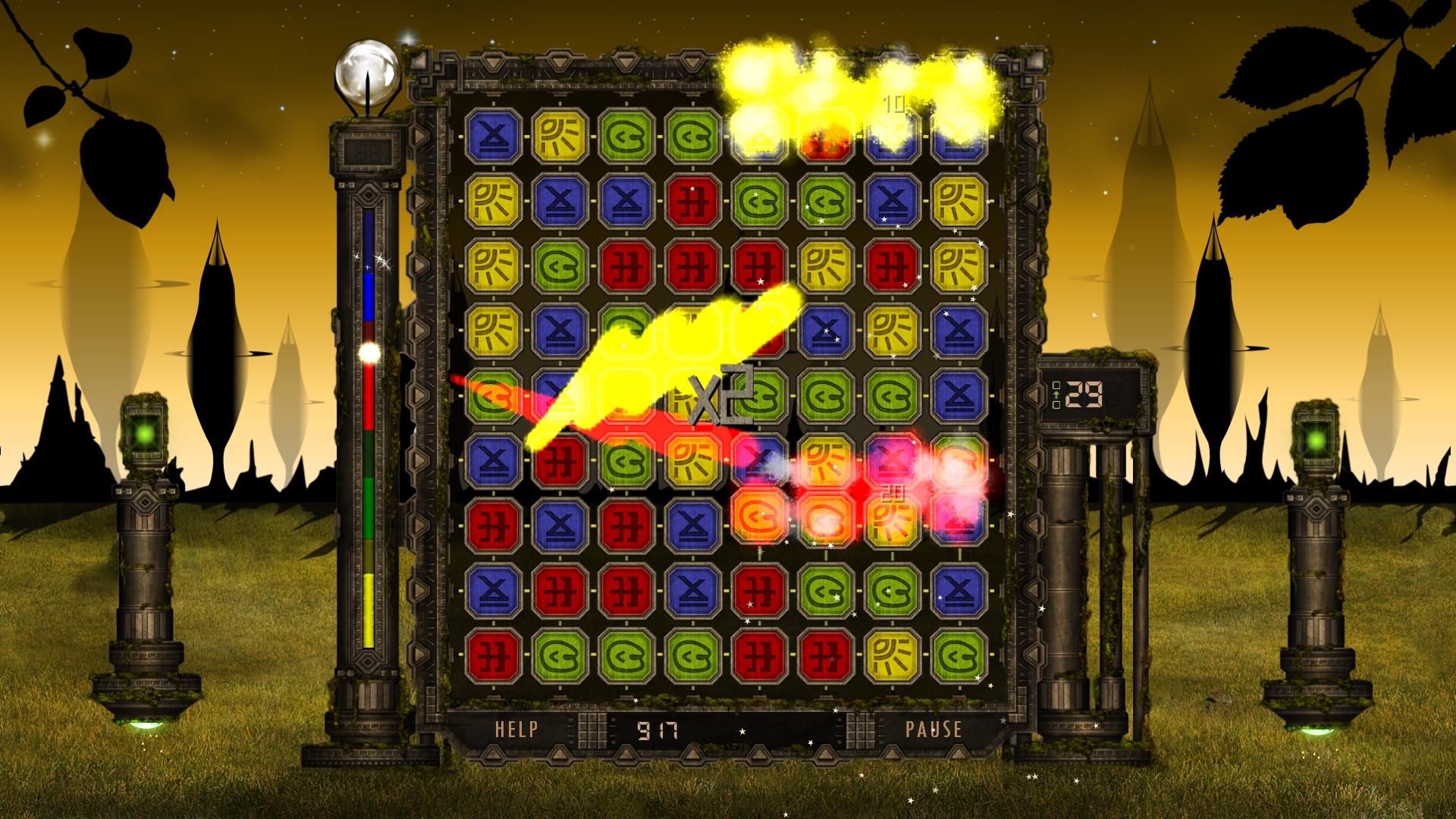Open the HELP screen
Viewport: 1456px width, 819px height.
516,730
